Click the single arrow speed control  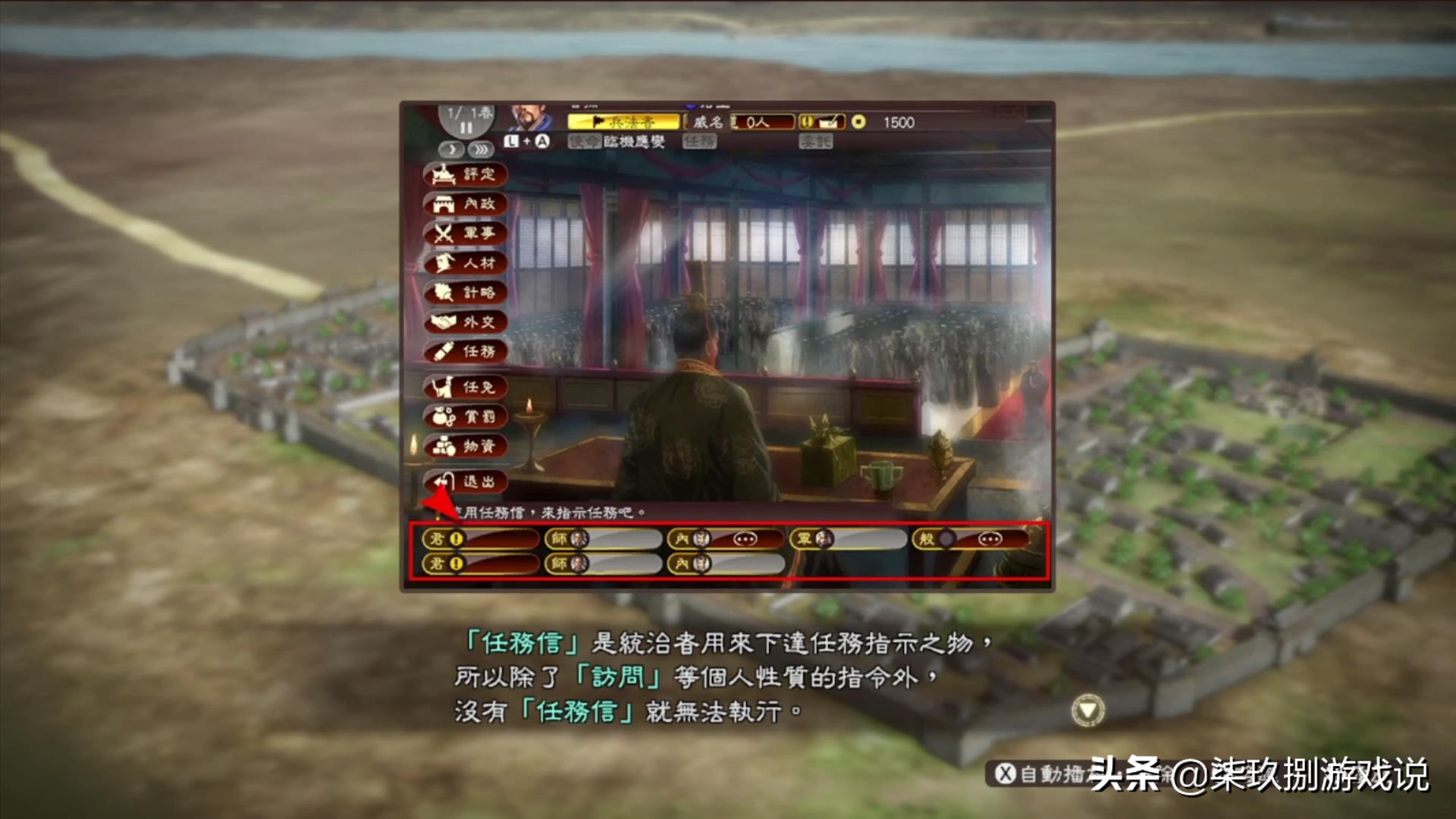tap(451, 149)
